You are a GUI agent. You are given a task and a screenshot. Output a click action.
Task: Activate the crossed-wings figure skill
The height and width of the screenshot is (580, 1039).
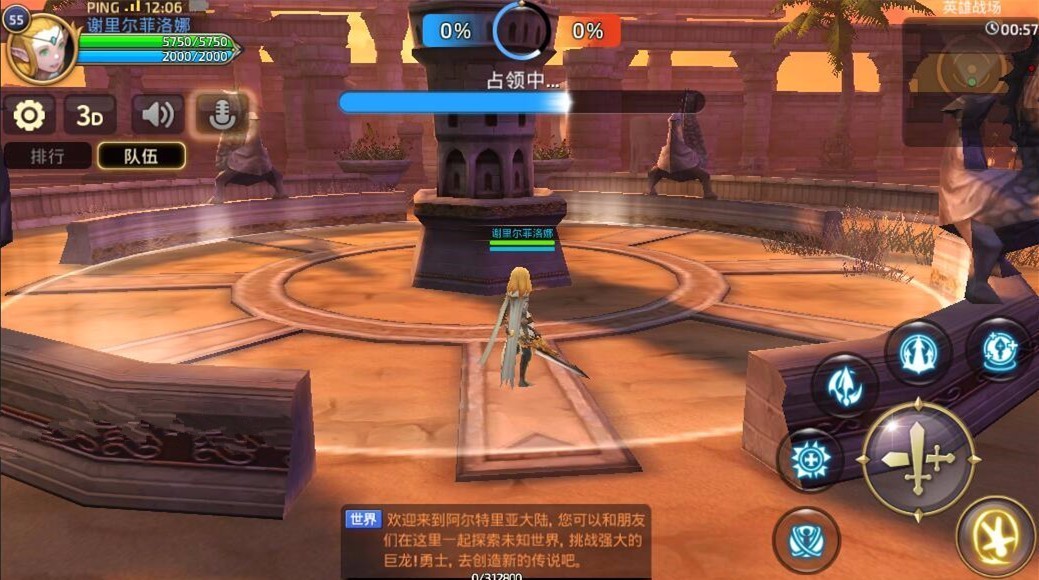(806, 540)
